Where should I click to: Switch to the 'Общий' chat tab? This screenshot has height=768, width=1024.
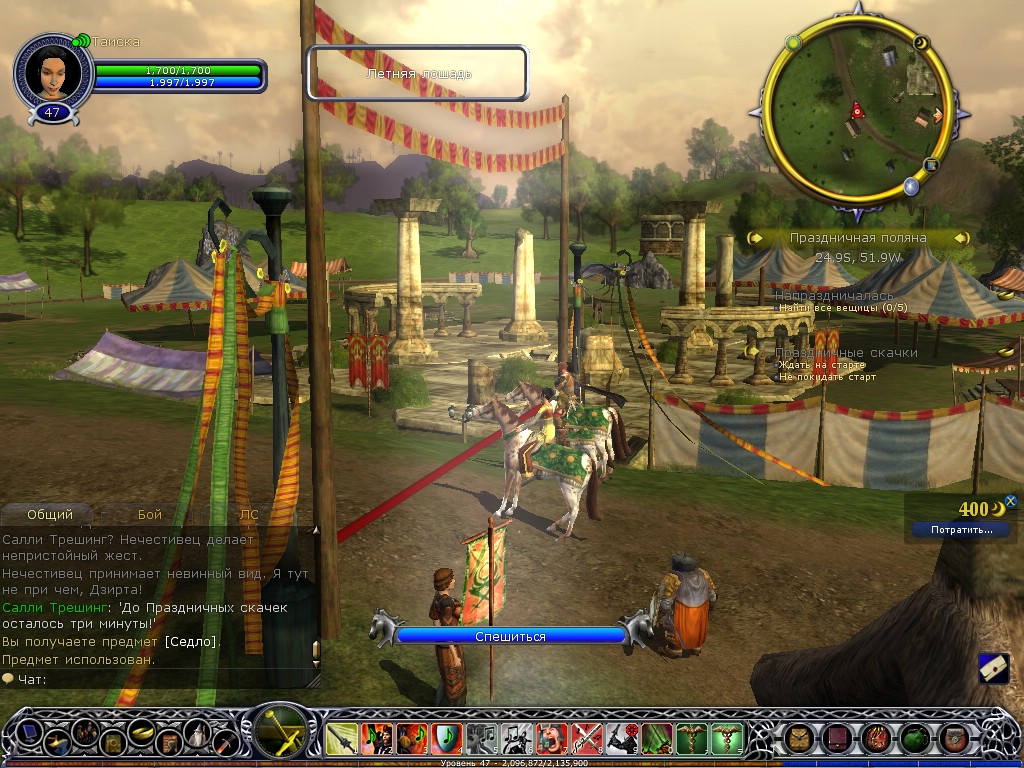click(x=50, y=515)
